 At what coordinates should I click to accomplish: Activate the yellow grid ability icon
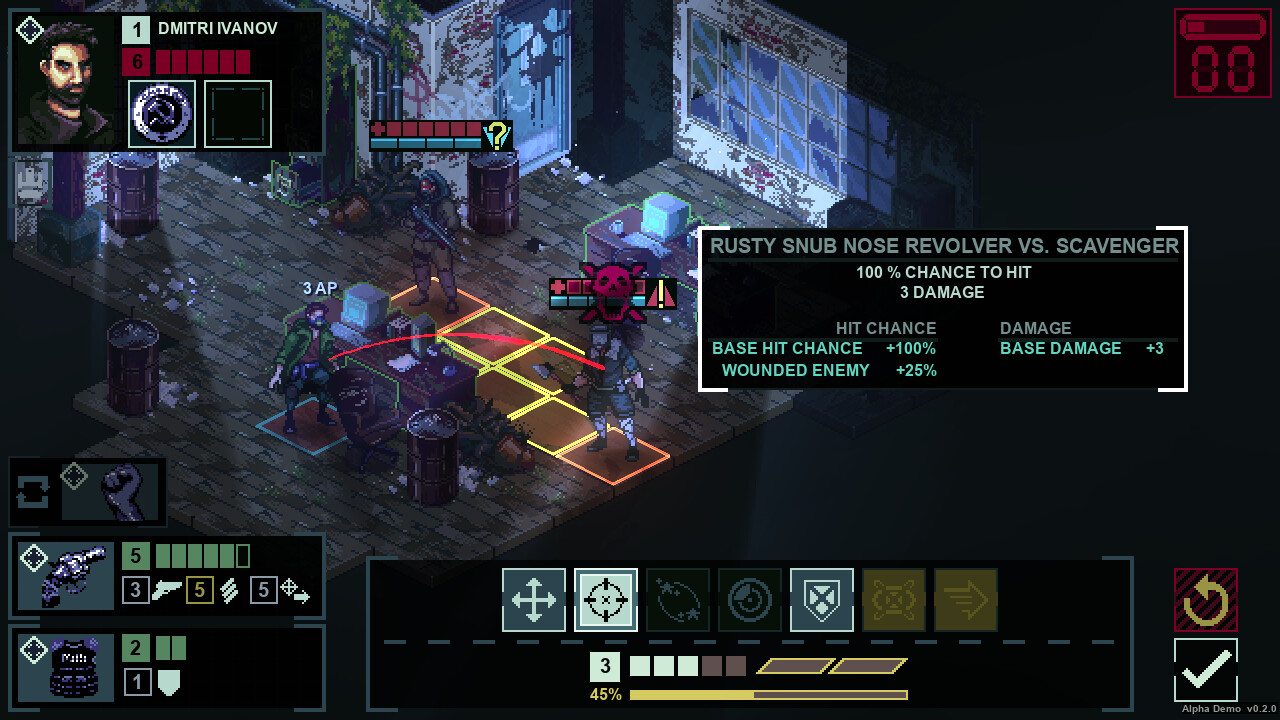tap(893, 599)
